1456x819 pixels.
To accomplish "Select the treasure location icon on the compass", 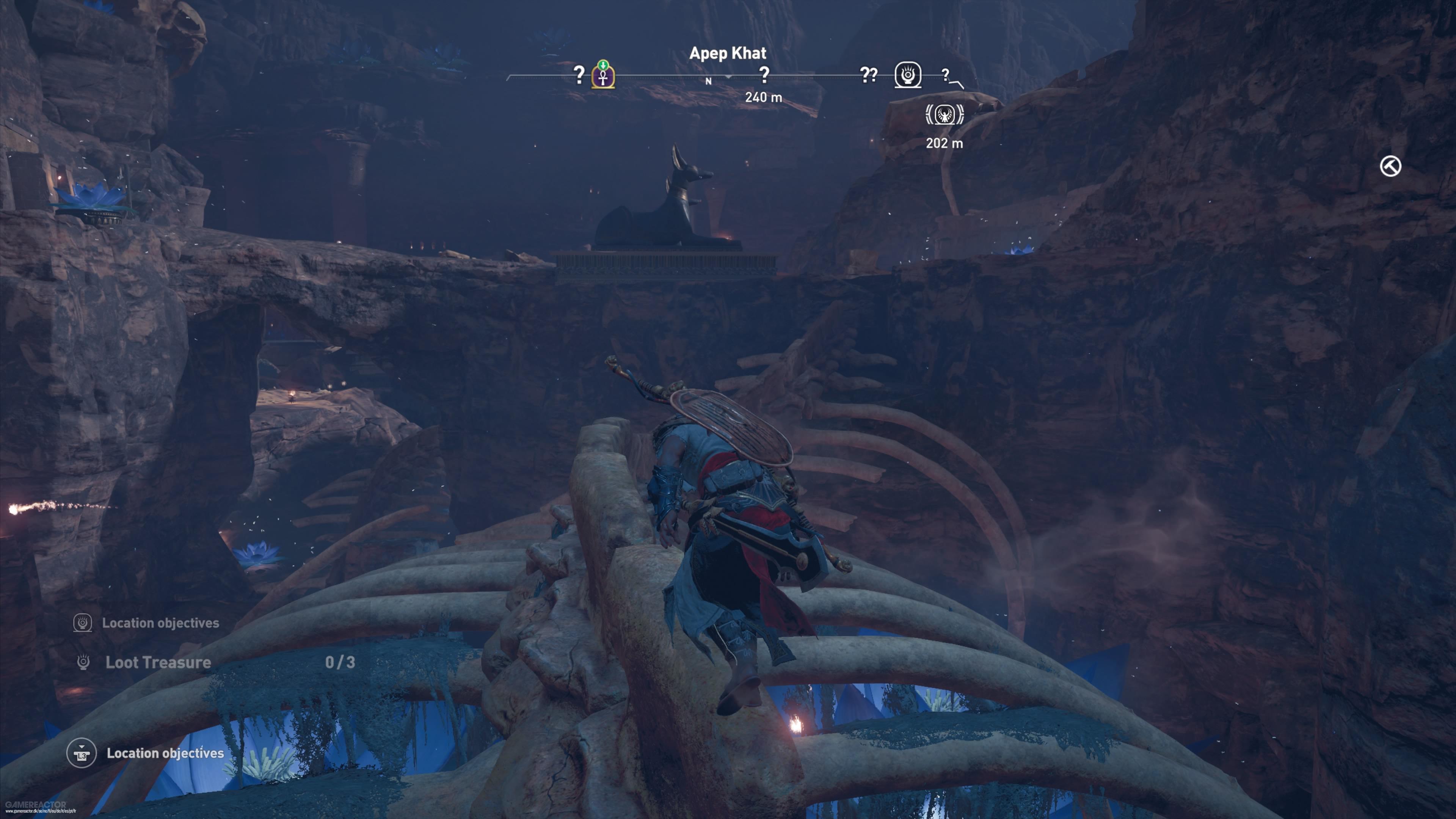I will tap(908, 75).
